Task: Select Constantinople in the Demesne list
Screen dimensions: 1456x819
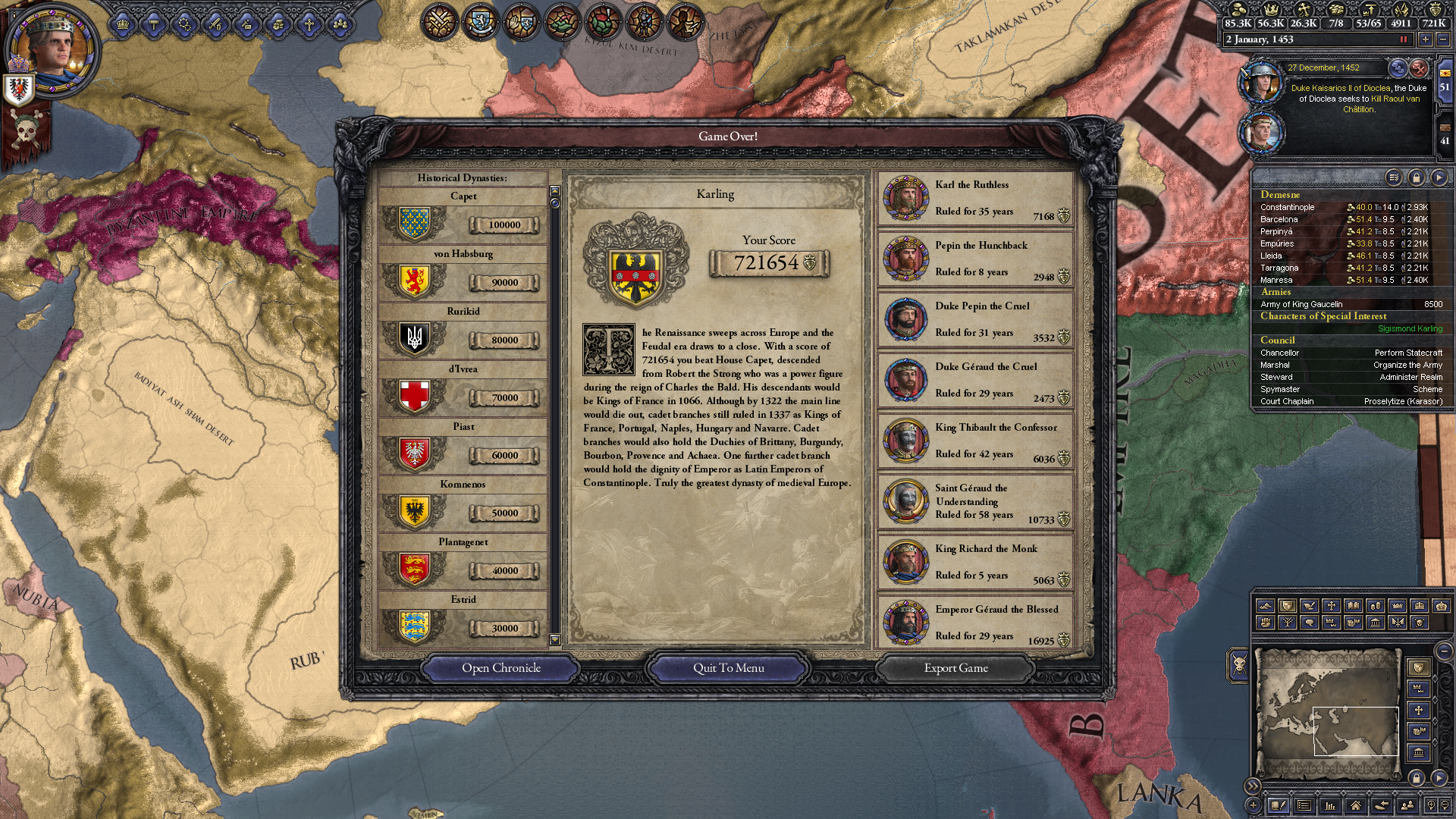Action: [1288, 207]
